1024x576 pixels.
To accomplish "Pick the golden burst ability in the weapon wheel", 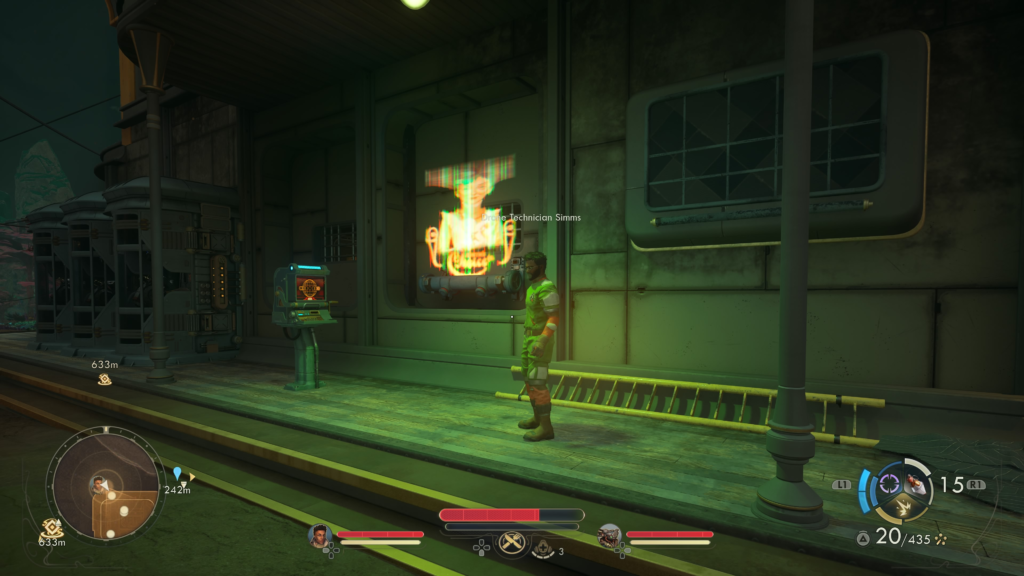I will [x=902, y=509].
